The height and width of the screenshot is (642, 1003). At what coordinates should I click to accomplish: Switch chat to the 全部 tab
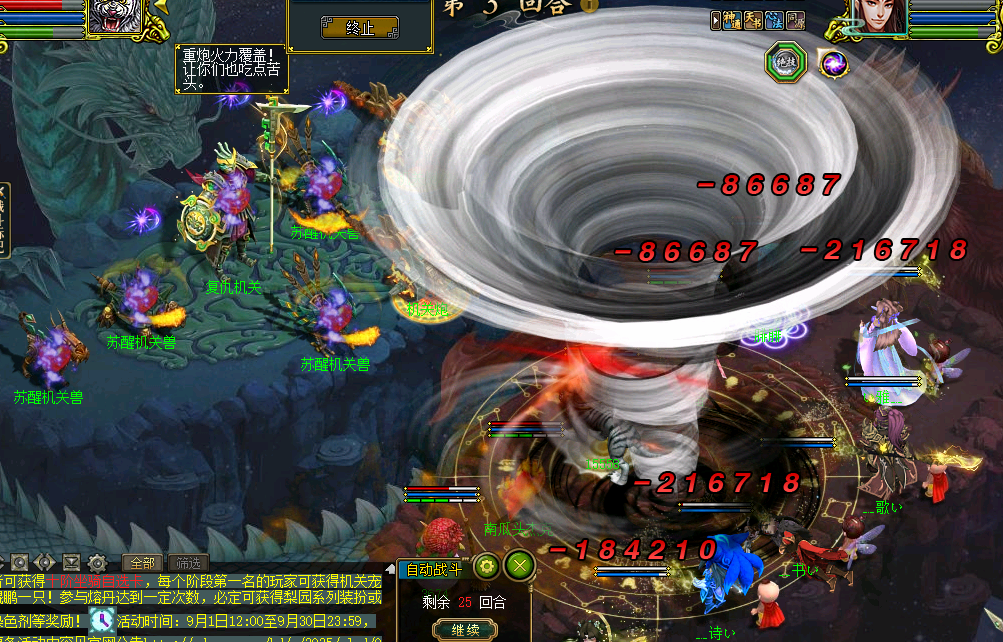pos(142,562)
